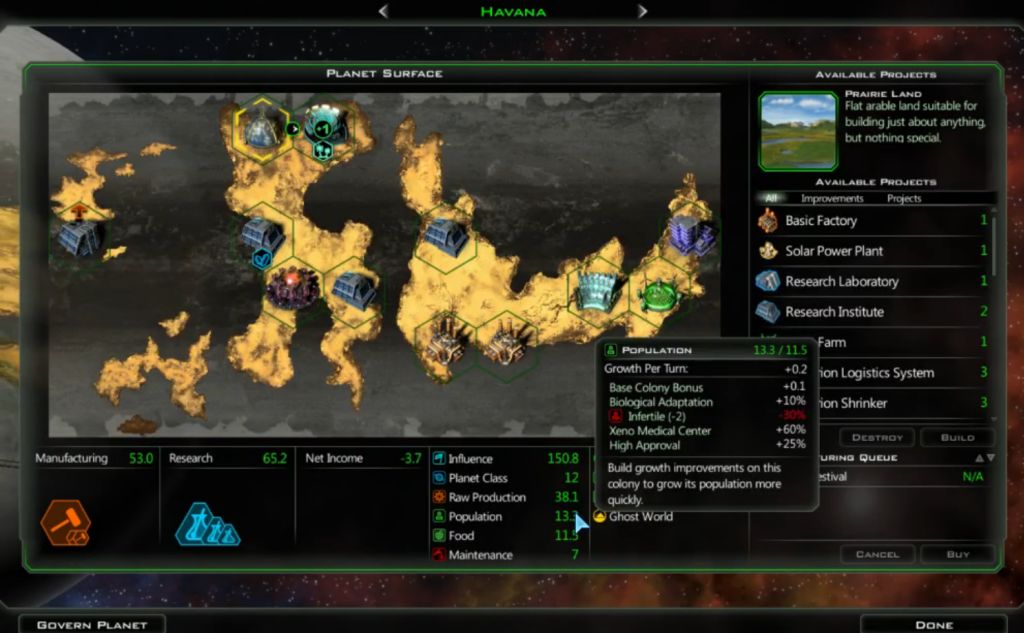Screen dimensions: 1024x633
Task: Open the research flasks icon
Action: tap(207, 524)
